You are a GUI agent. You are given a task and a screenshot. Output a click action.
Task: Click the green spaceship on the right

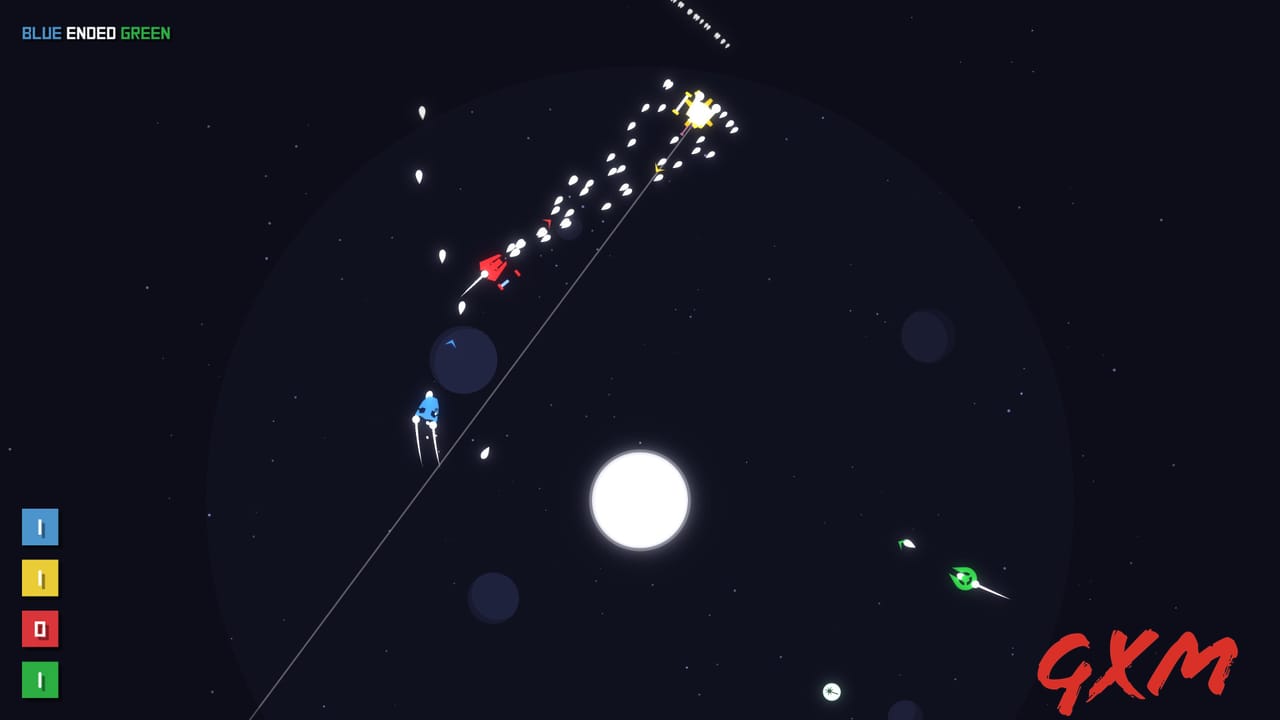[962, 578]
